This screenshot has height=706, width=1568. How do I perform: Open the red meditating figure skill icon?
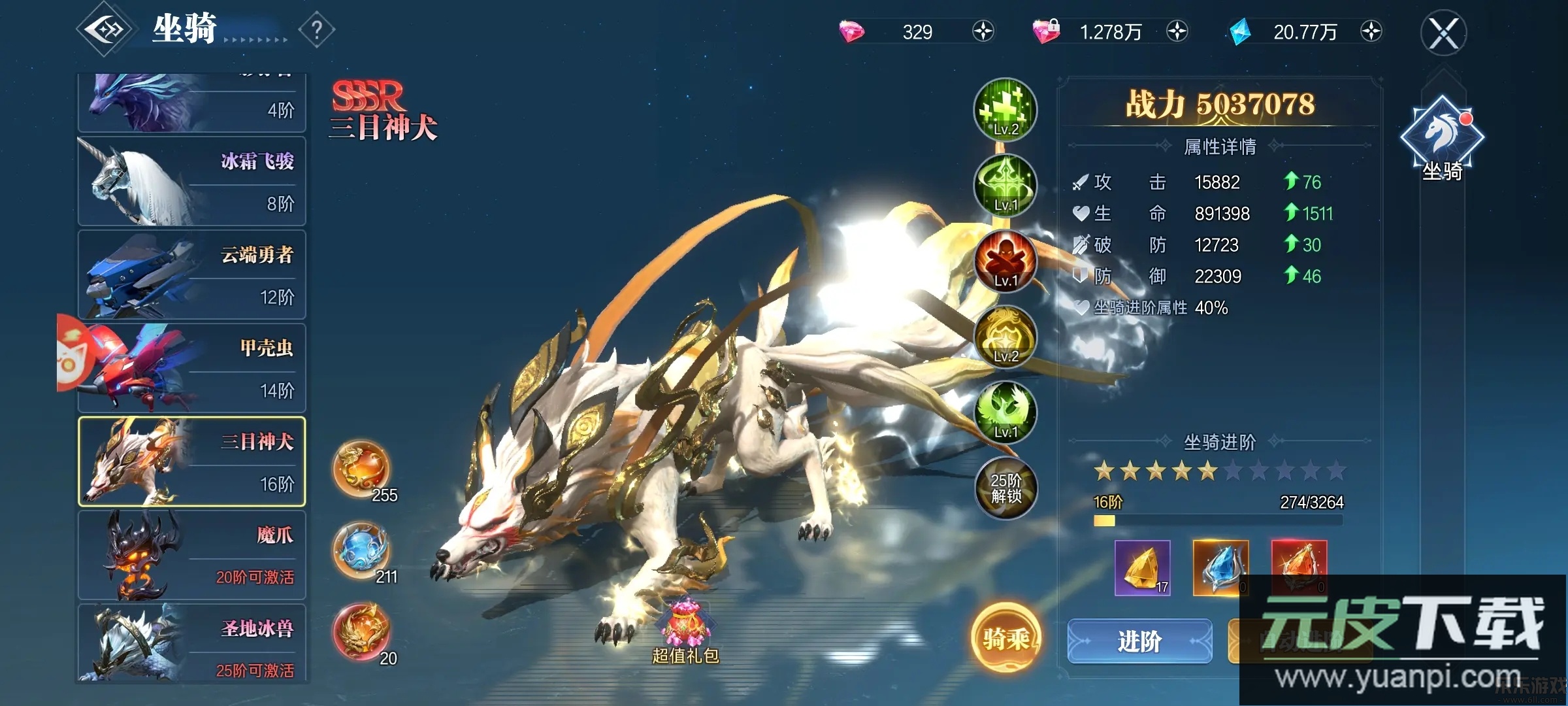(x=1005, y=261)
